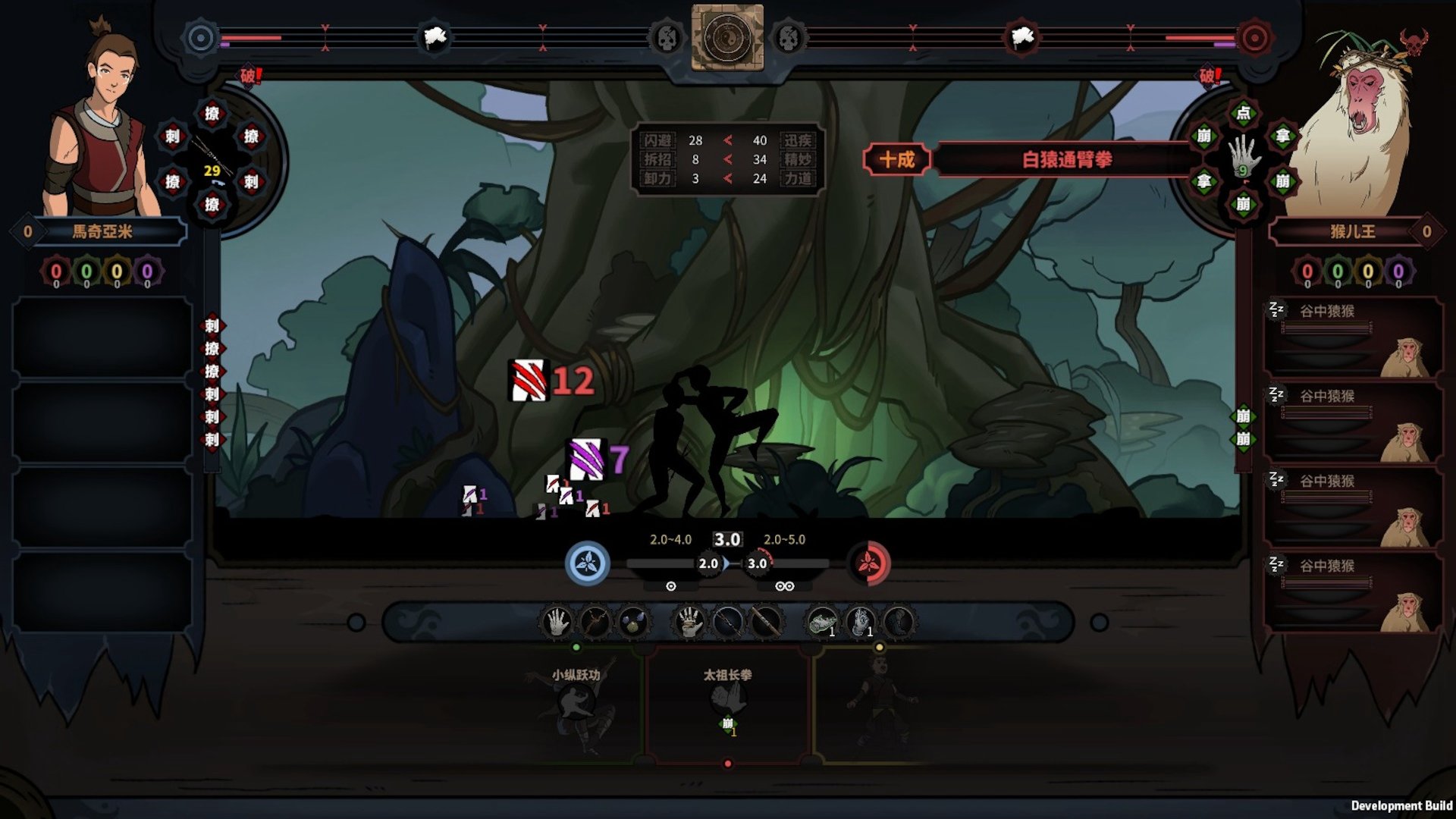
Task: Select the white glove item slot
Action: [860, 623]
